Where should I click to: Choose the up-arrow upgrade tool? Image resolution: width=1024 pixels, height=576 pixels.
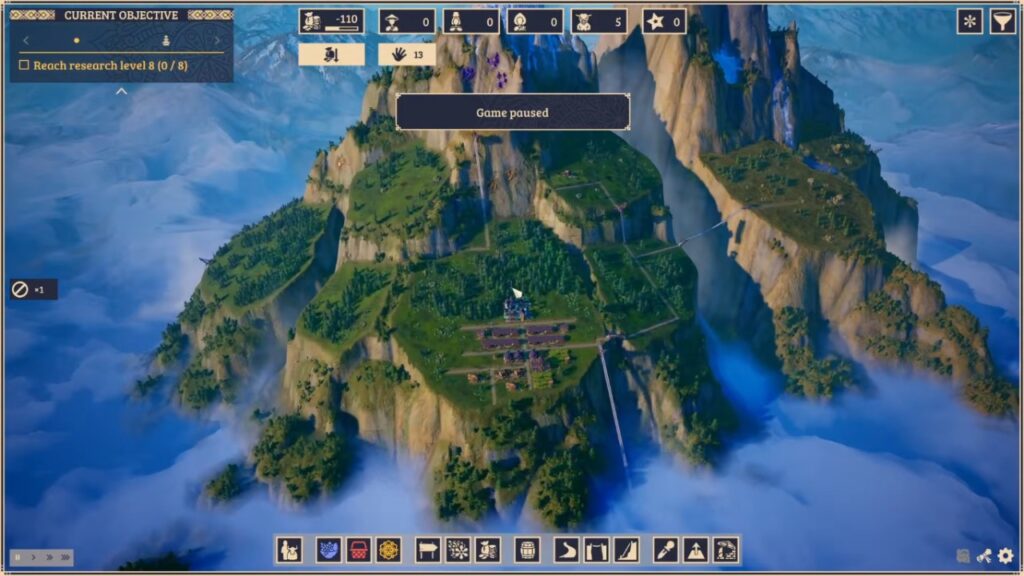[x=696, y=549]
